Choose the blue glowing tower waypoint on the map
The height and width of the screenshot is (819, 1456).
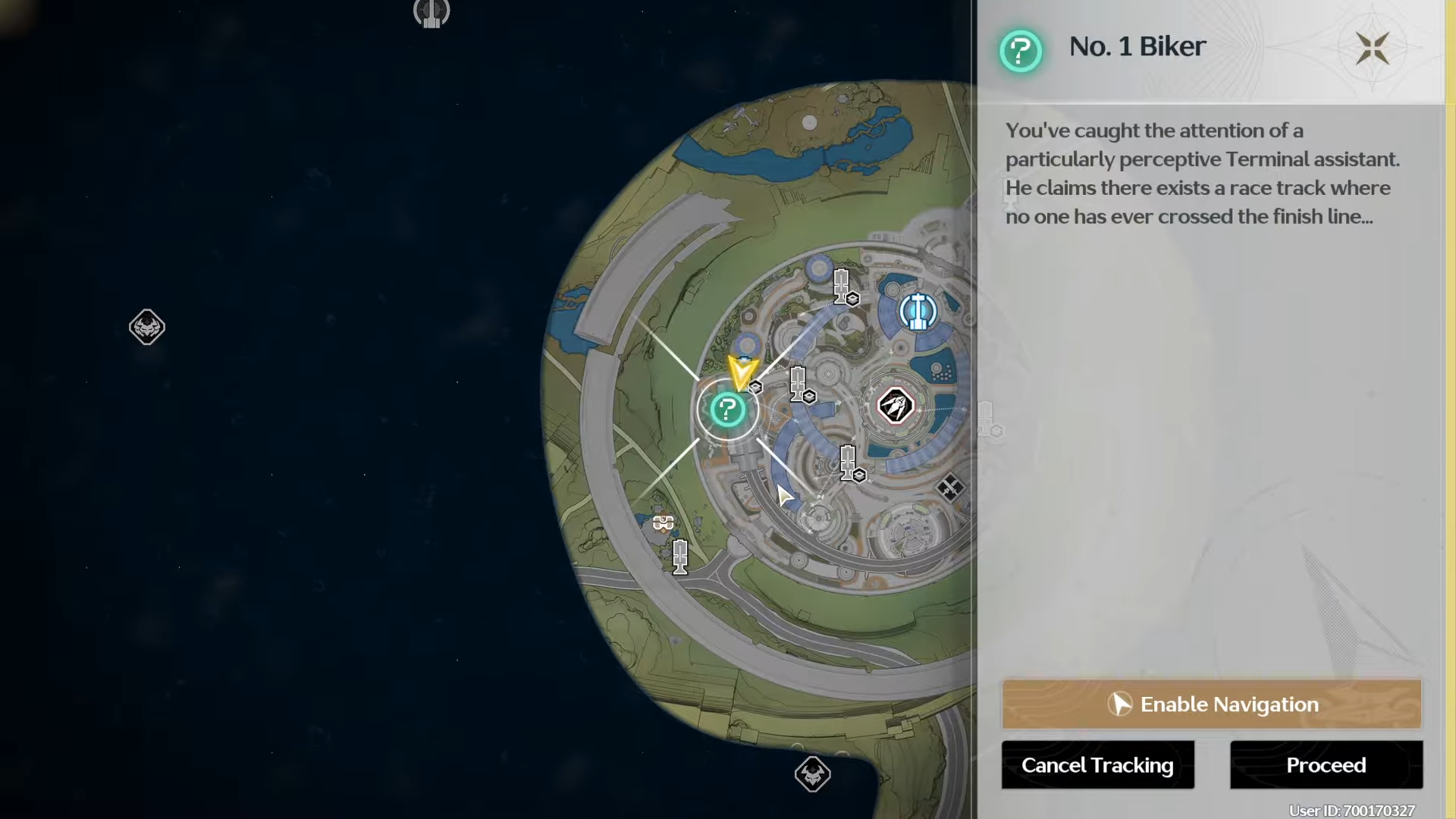(918, 311)
